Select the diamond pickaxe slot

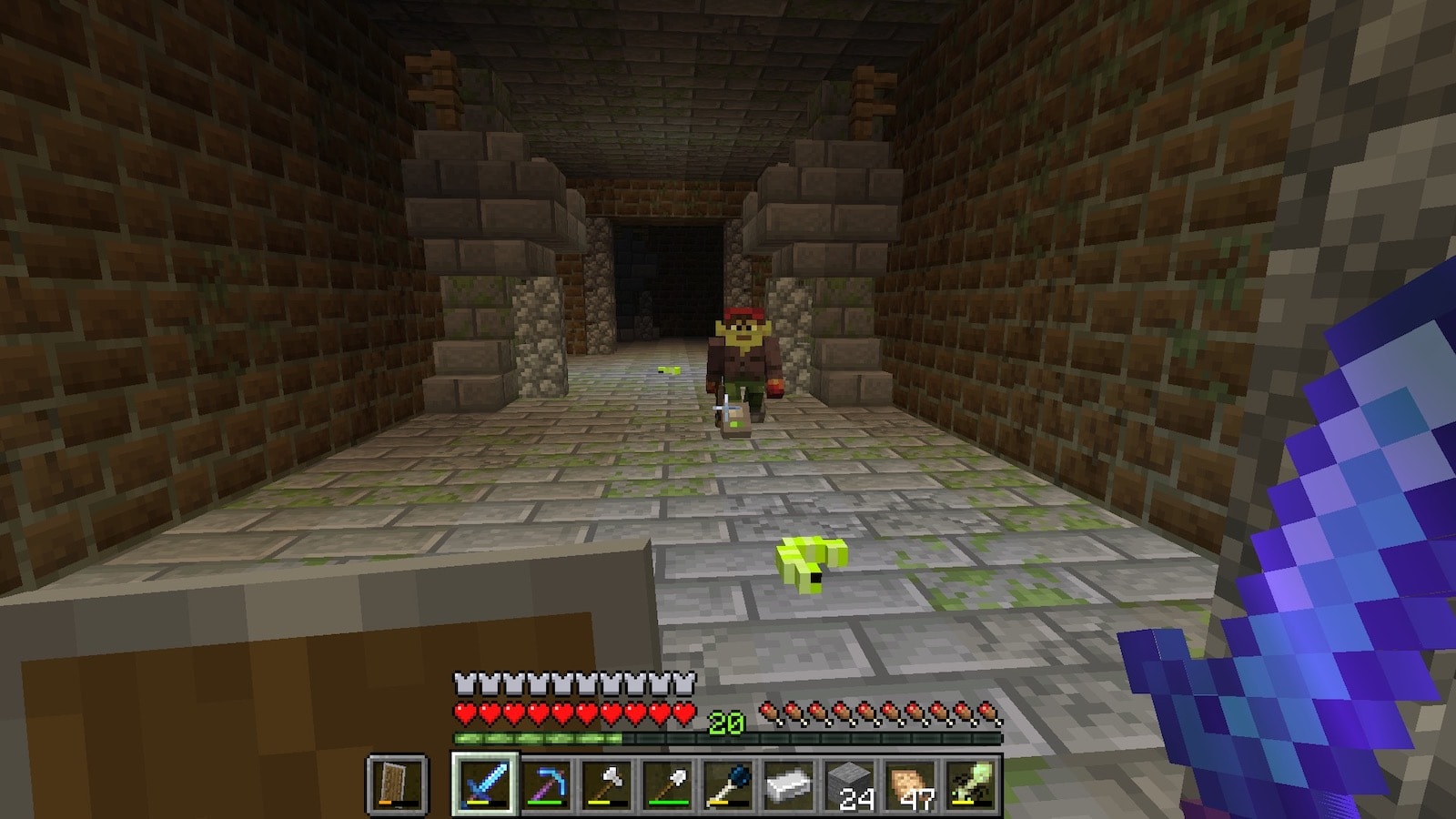546,784
